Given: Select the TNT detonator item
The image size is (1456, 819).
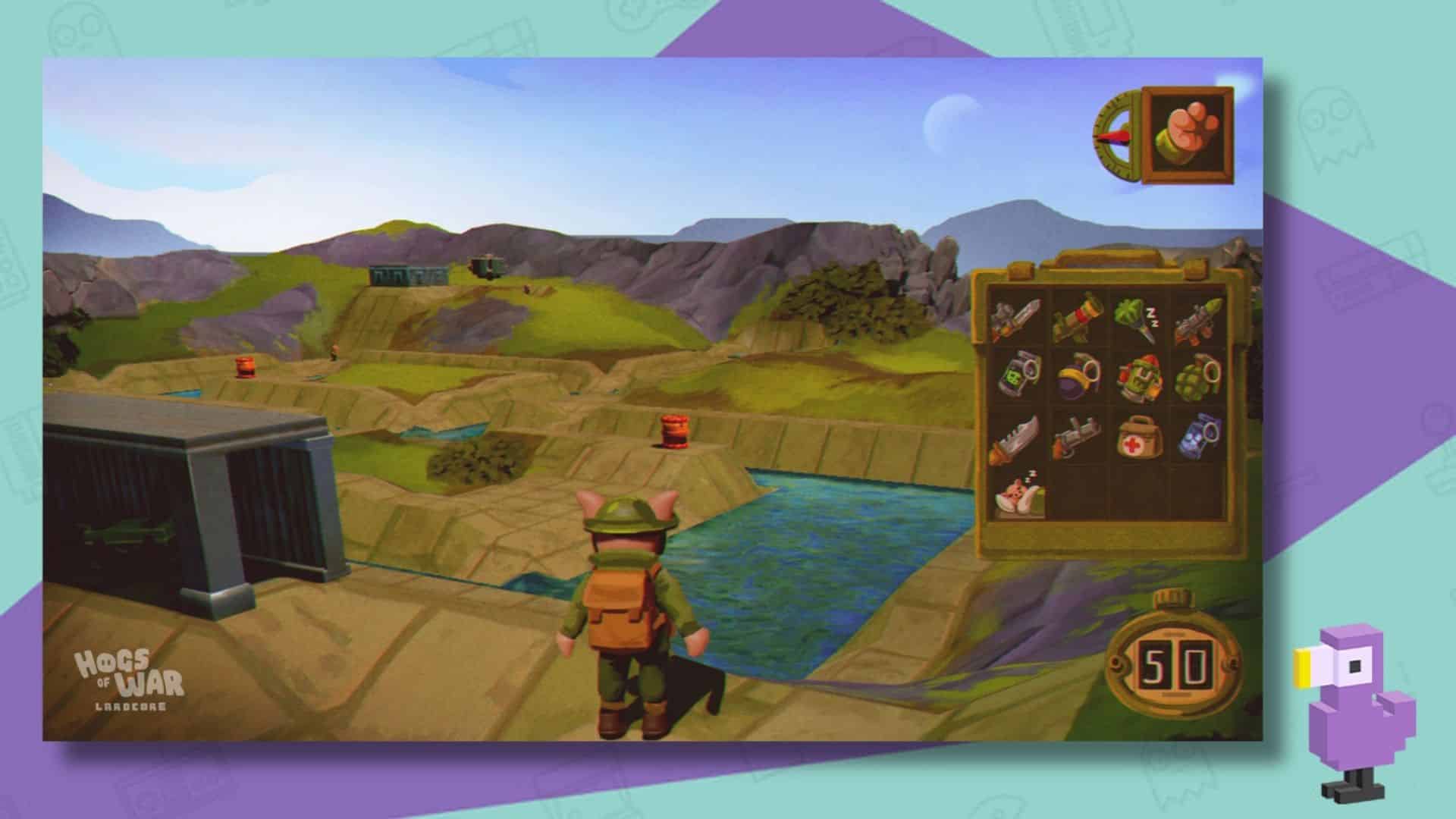Looking at the screenshot, I should pos(1016,377).
